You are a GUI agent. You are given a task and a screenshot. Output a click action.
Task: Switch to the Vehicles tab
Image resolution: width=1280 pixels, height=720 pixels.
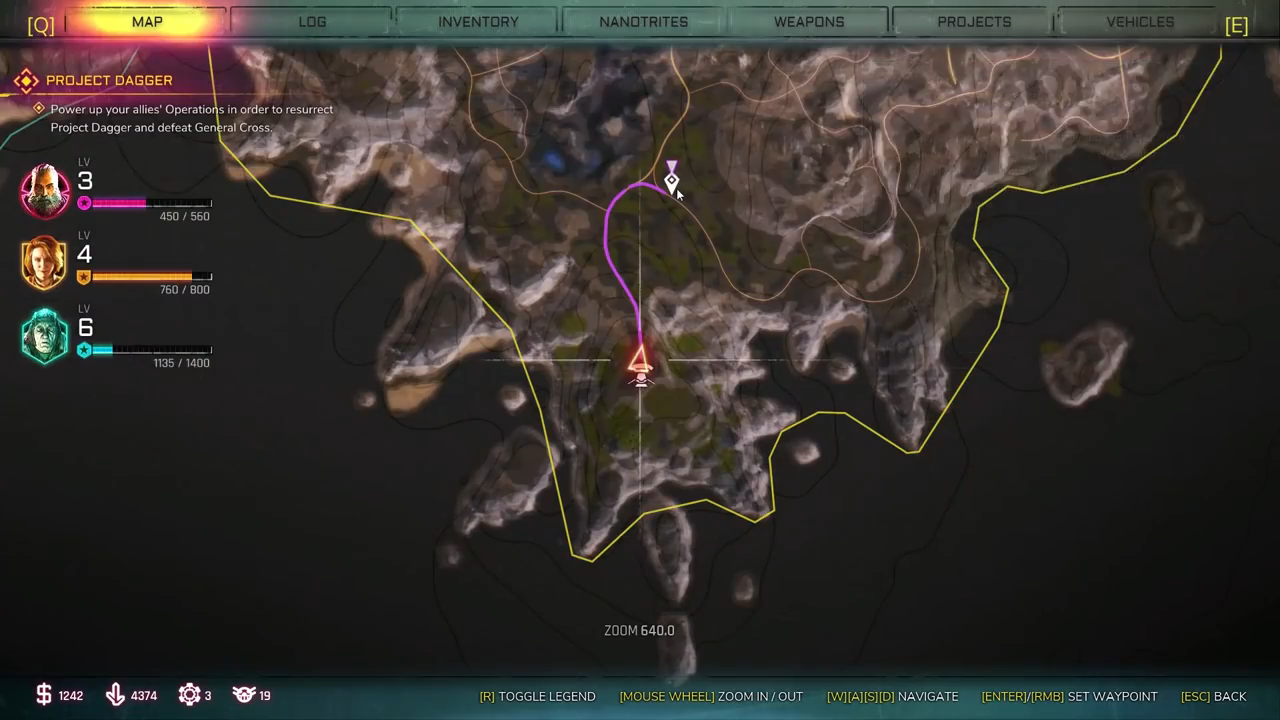pos(1140,22)
